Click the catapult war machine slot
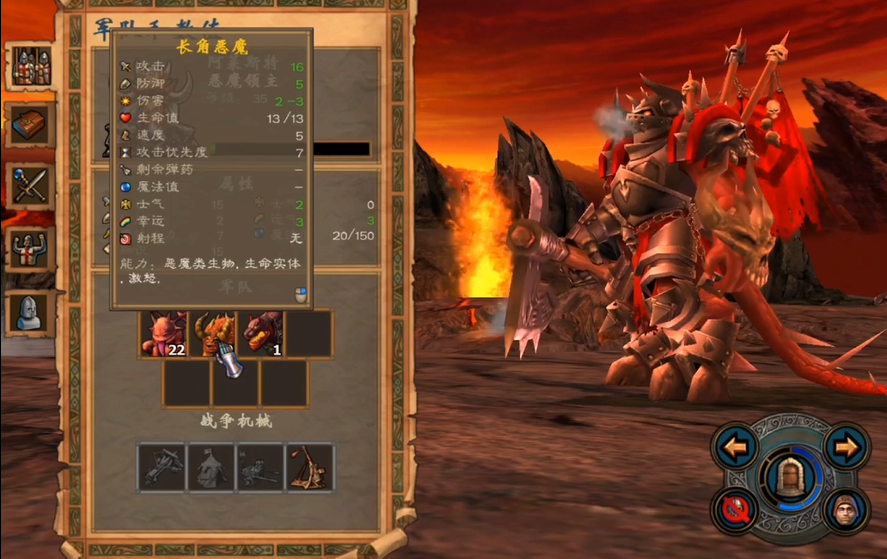887x559 pixels. (x=310, y=468)
